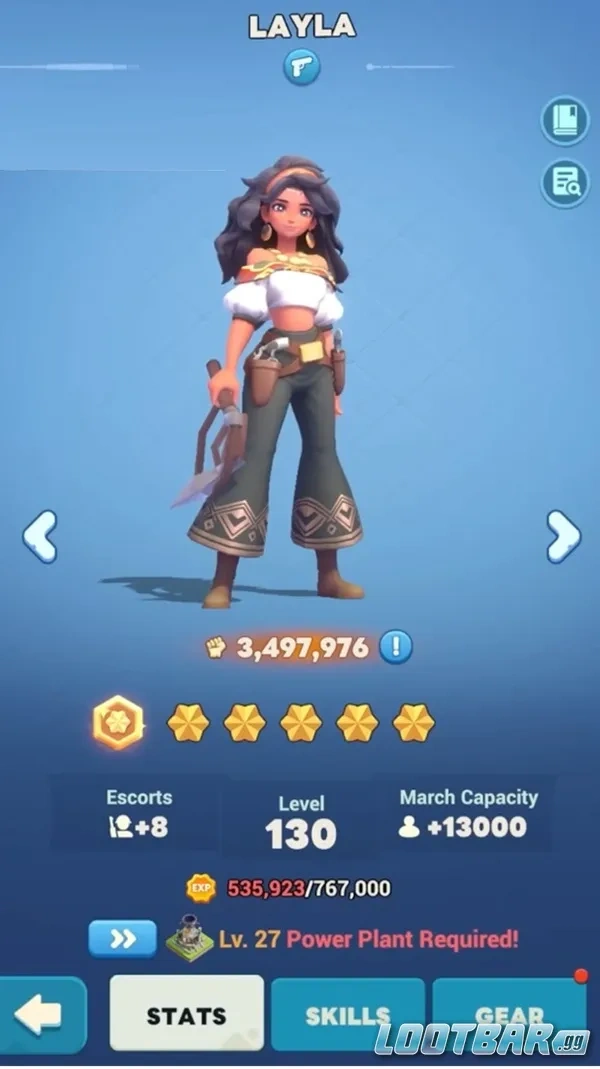Image resolution: width=600 pixels, height=1069 pixels.
Task: Open the Skills tab
Action: [x=347, y=1015]
